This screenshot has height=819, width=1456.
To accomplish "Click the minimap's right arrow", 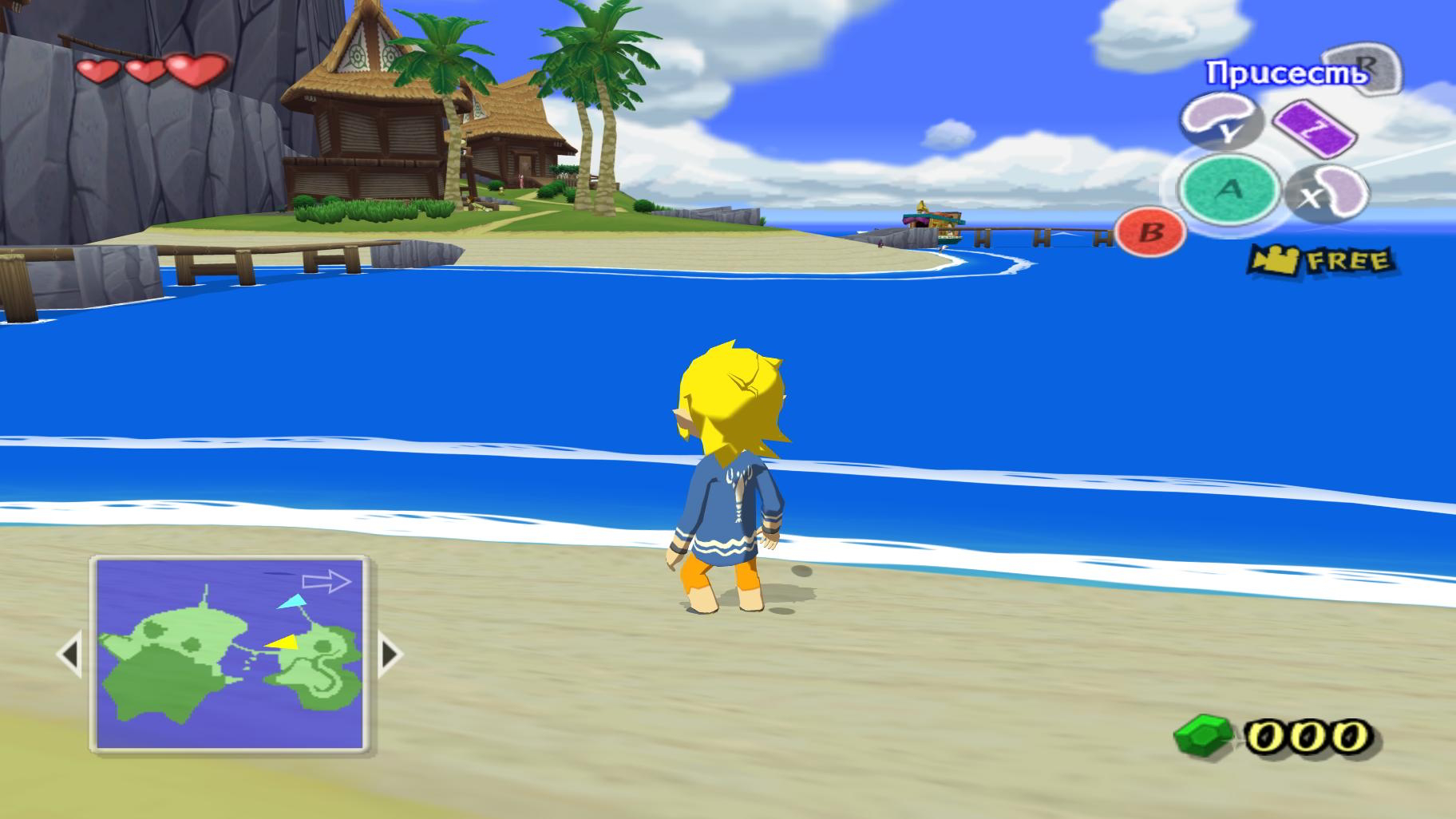I will click(390, 655).
